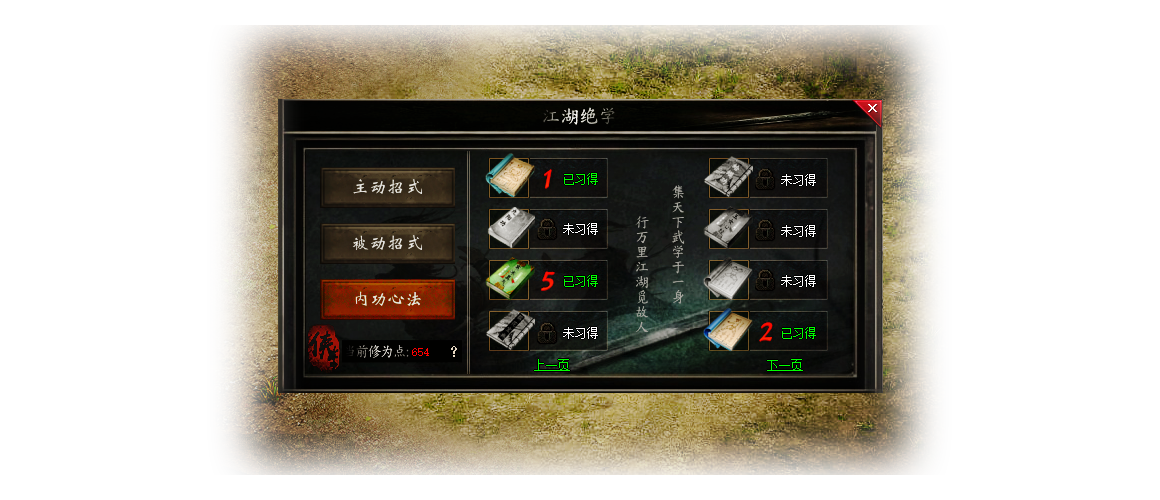Select the 内功心法 tab
Image resolution: width=1160 pixels, height=500 pixels.
(x=388, y=299)
